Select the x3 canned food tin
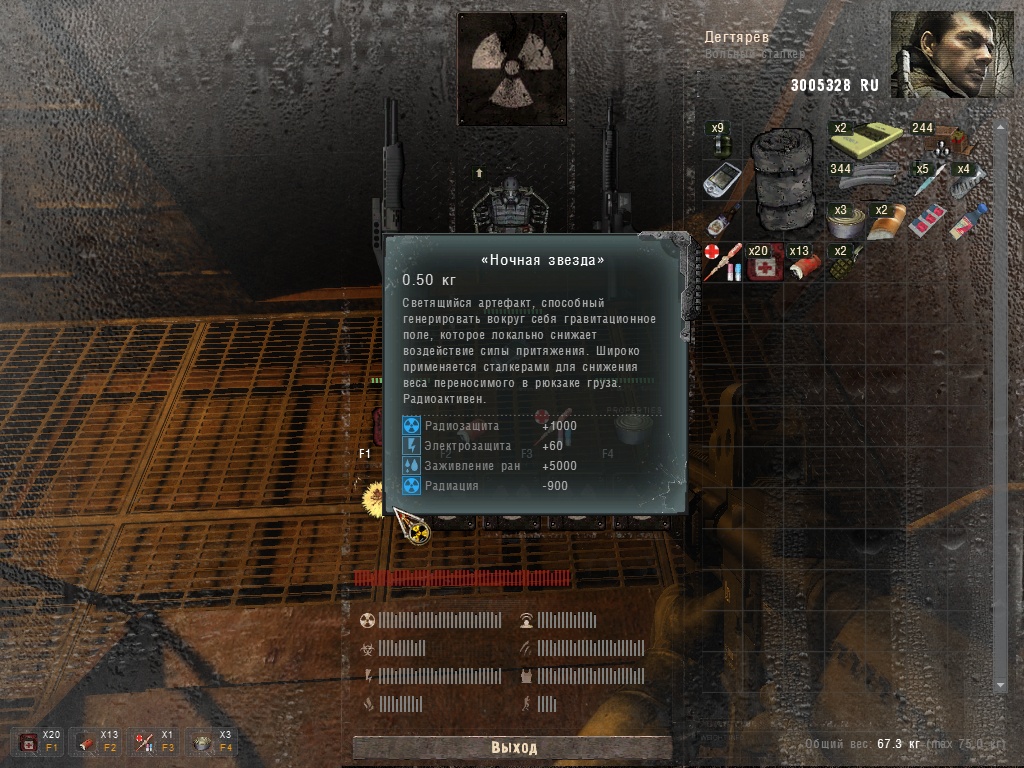The width and height of the screenshot is (1024, 768). [843, 221]
